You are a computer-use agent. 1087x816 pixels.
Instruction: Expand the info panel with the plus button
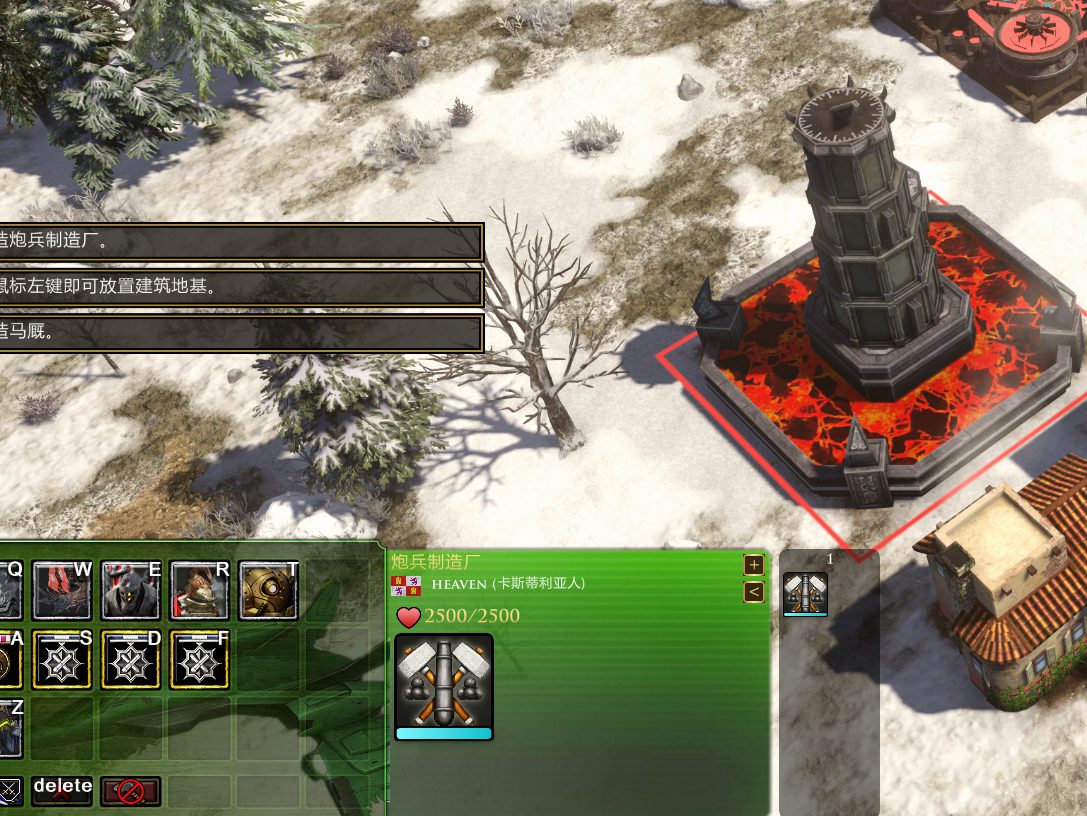click(x=754, y=565)
